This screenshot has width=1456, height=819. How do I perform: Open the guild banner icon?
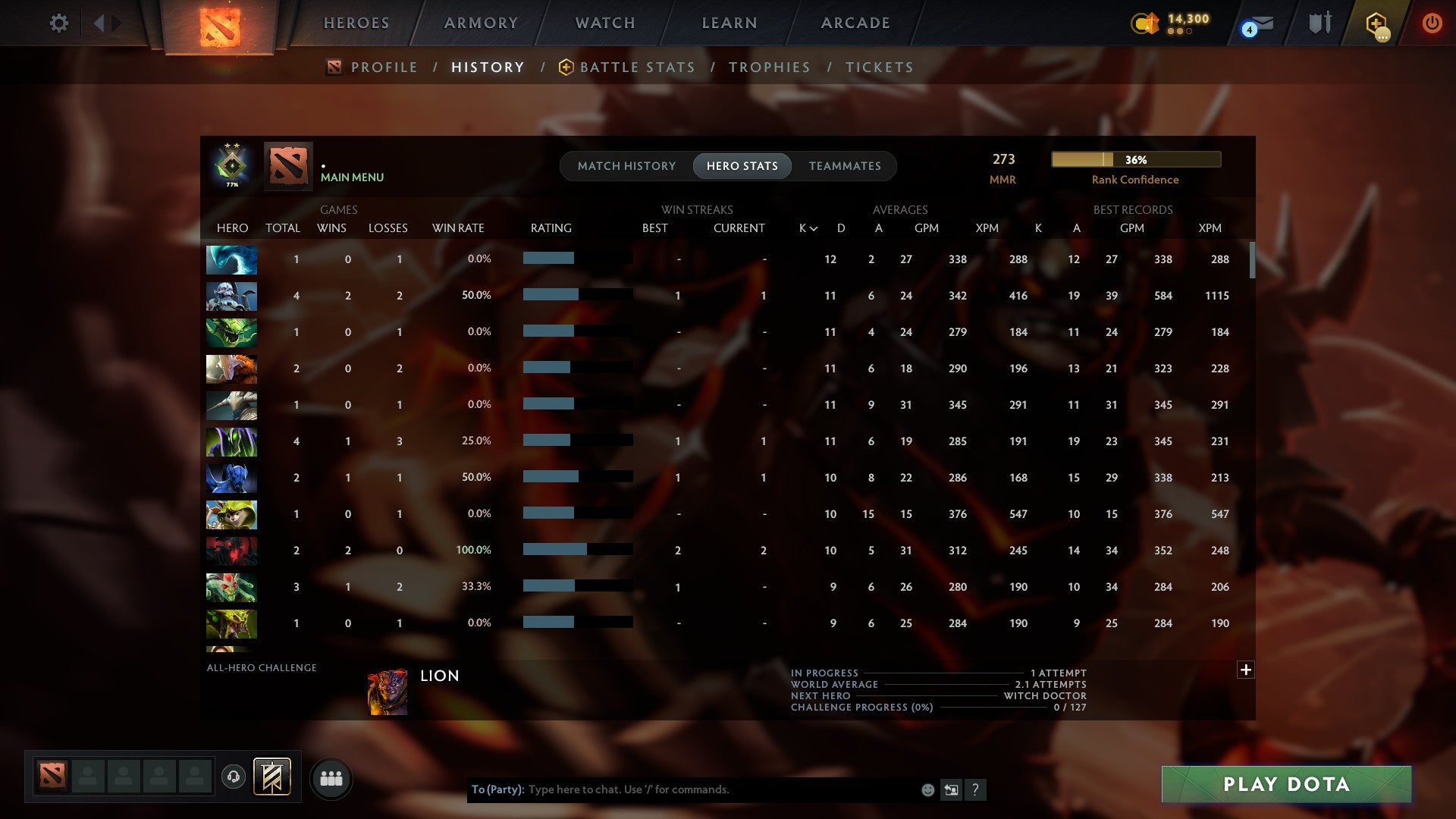click(x=270, y=777)
